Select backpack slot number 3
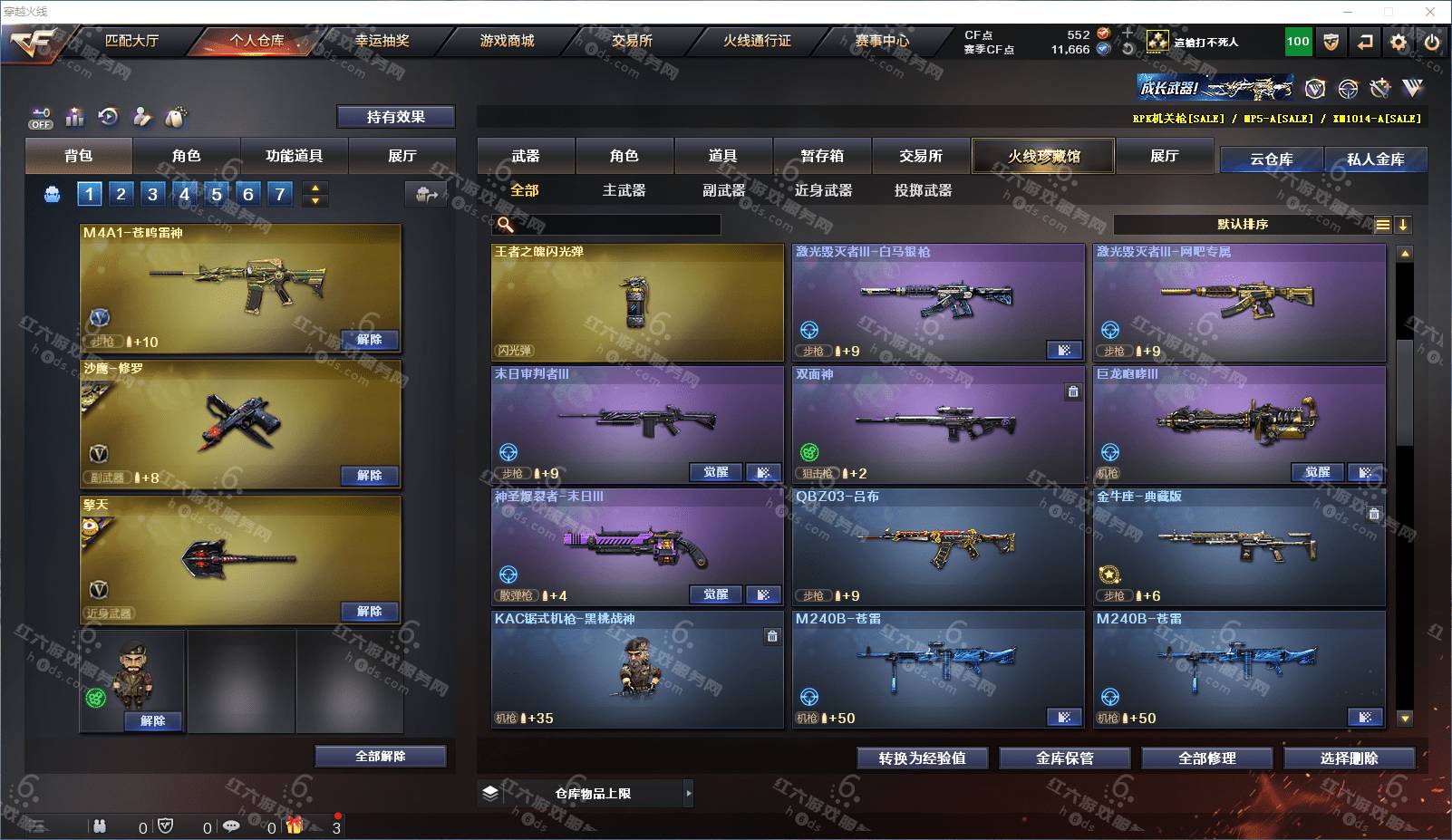Image resolution: width=1452 pixels, height=840 pixels. tap(152, 194)
